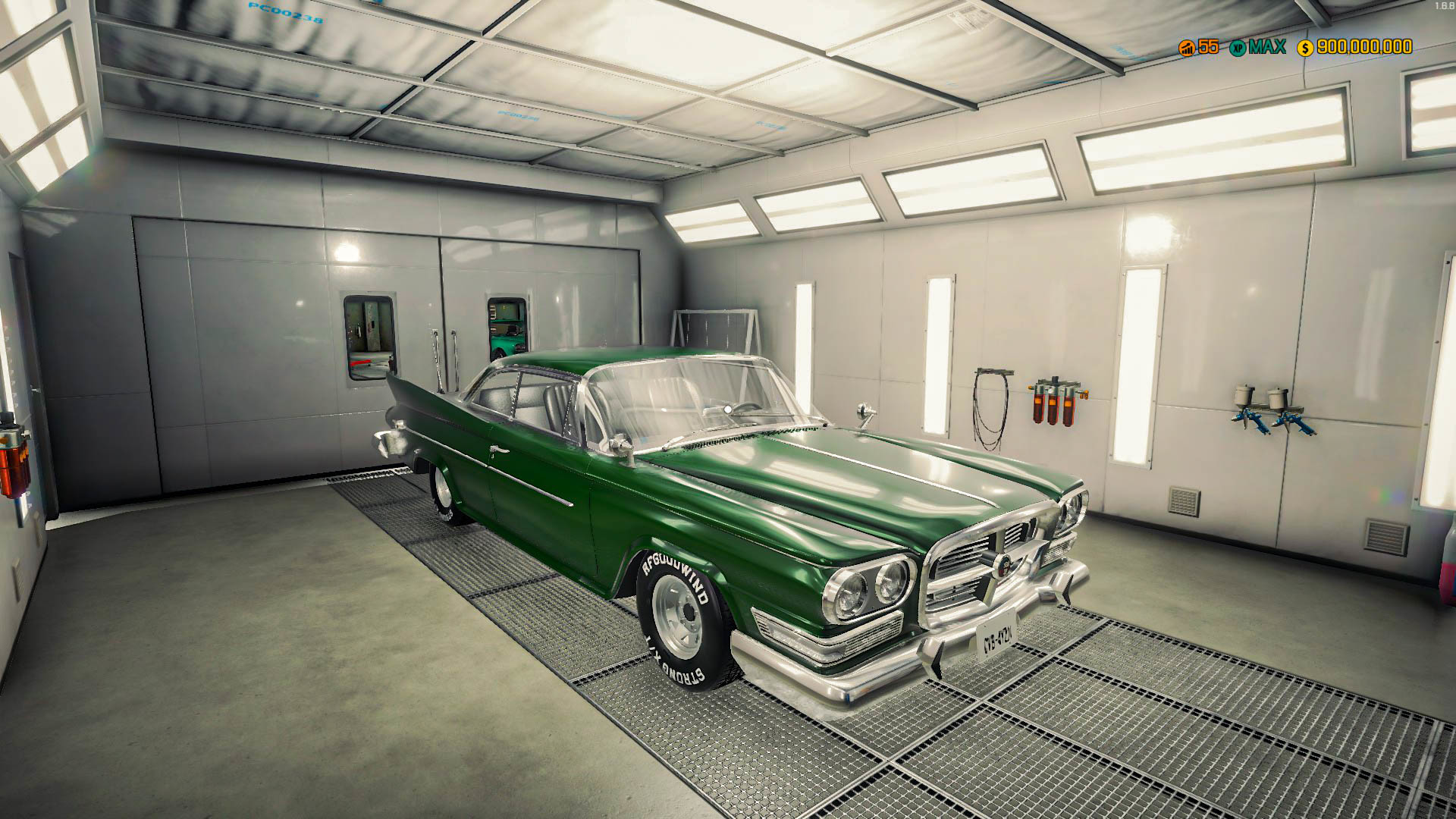Click the yellow dollar coin icon
This screenshot has height=819, width=1456.
[x=1305, y=47]
